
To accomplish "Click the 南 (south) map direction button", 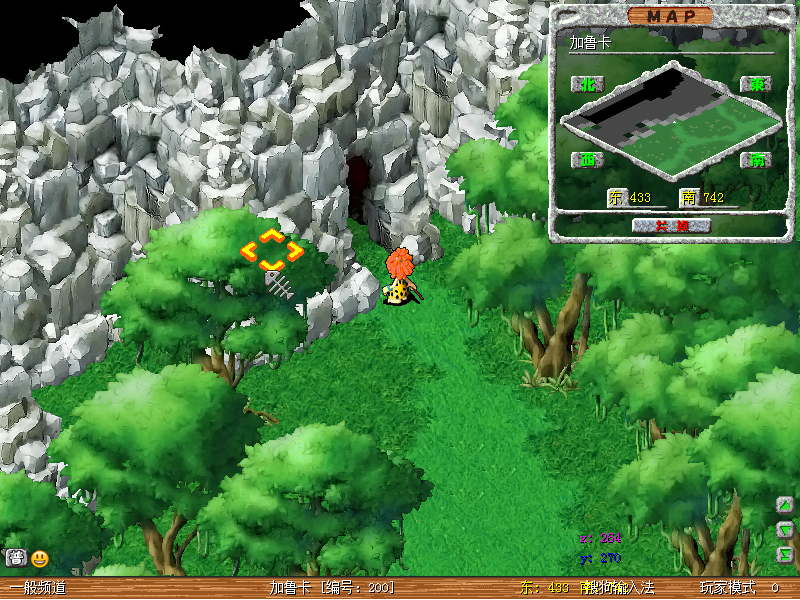I will point(756,160).
